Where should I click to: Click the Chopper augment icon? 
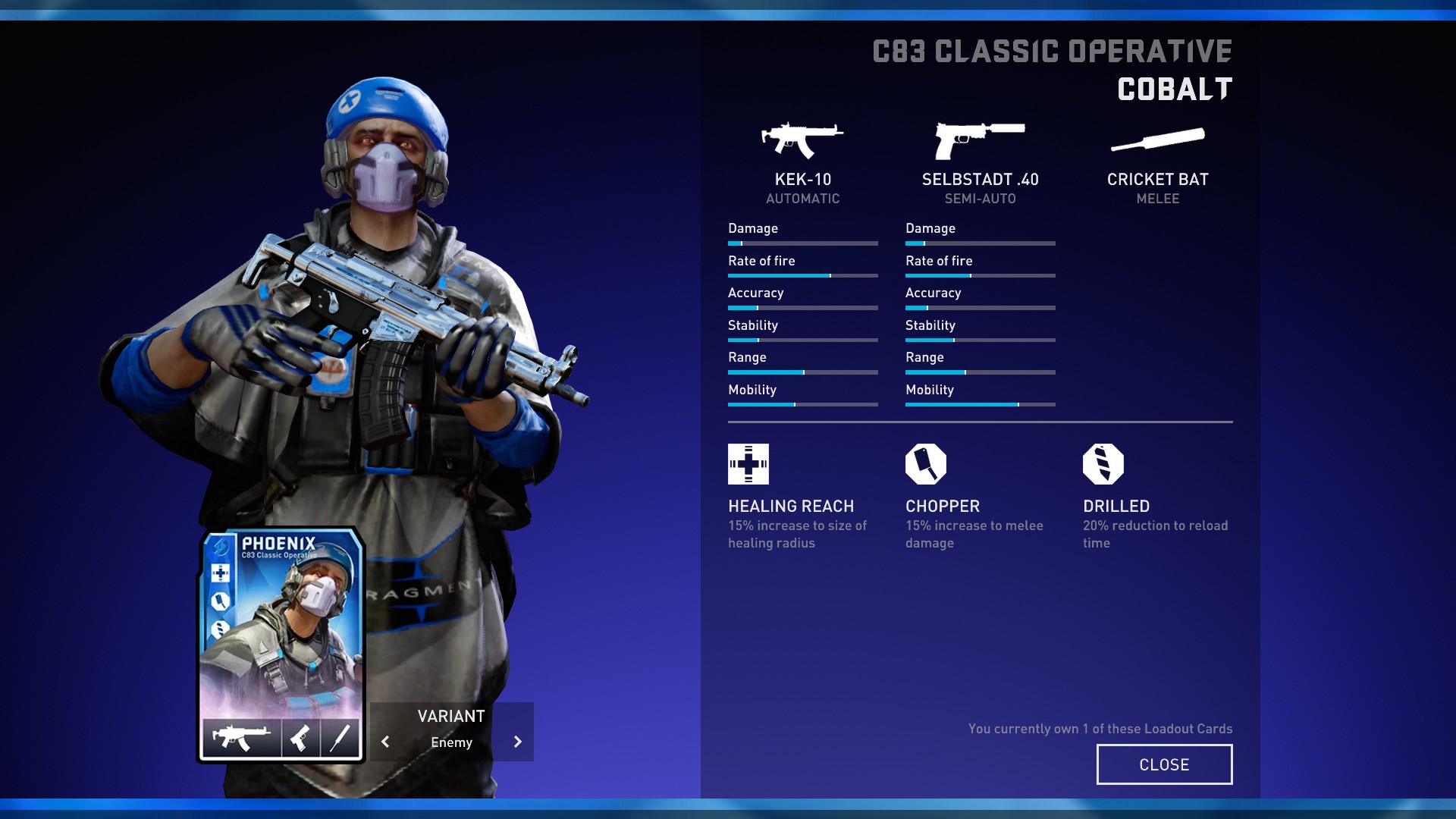926,464
